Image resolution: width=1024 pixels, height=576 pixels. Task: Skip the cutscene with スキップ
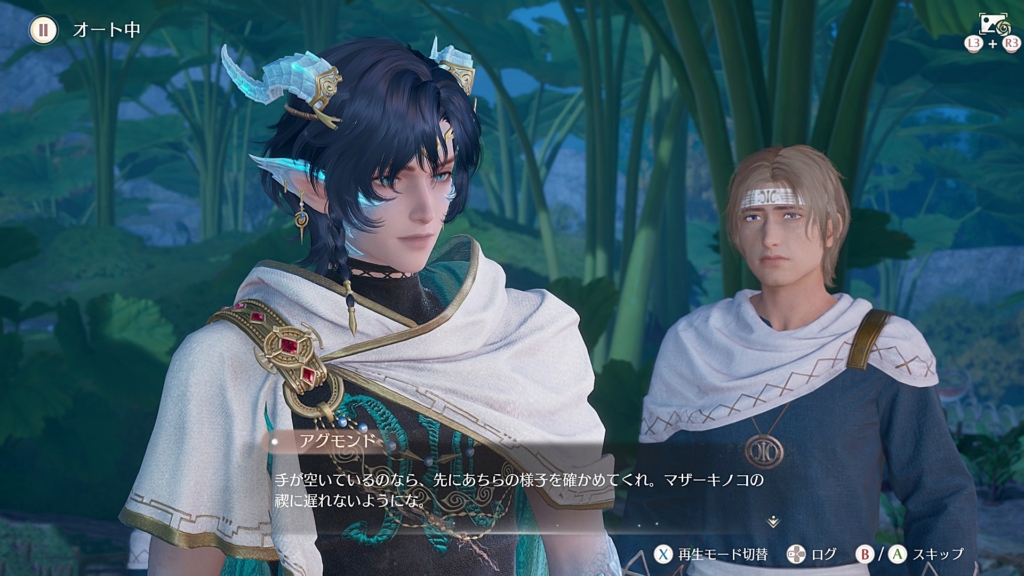926,554
